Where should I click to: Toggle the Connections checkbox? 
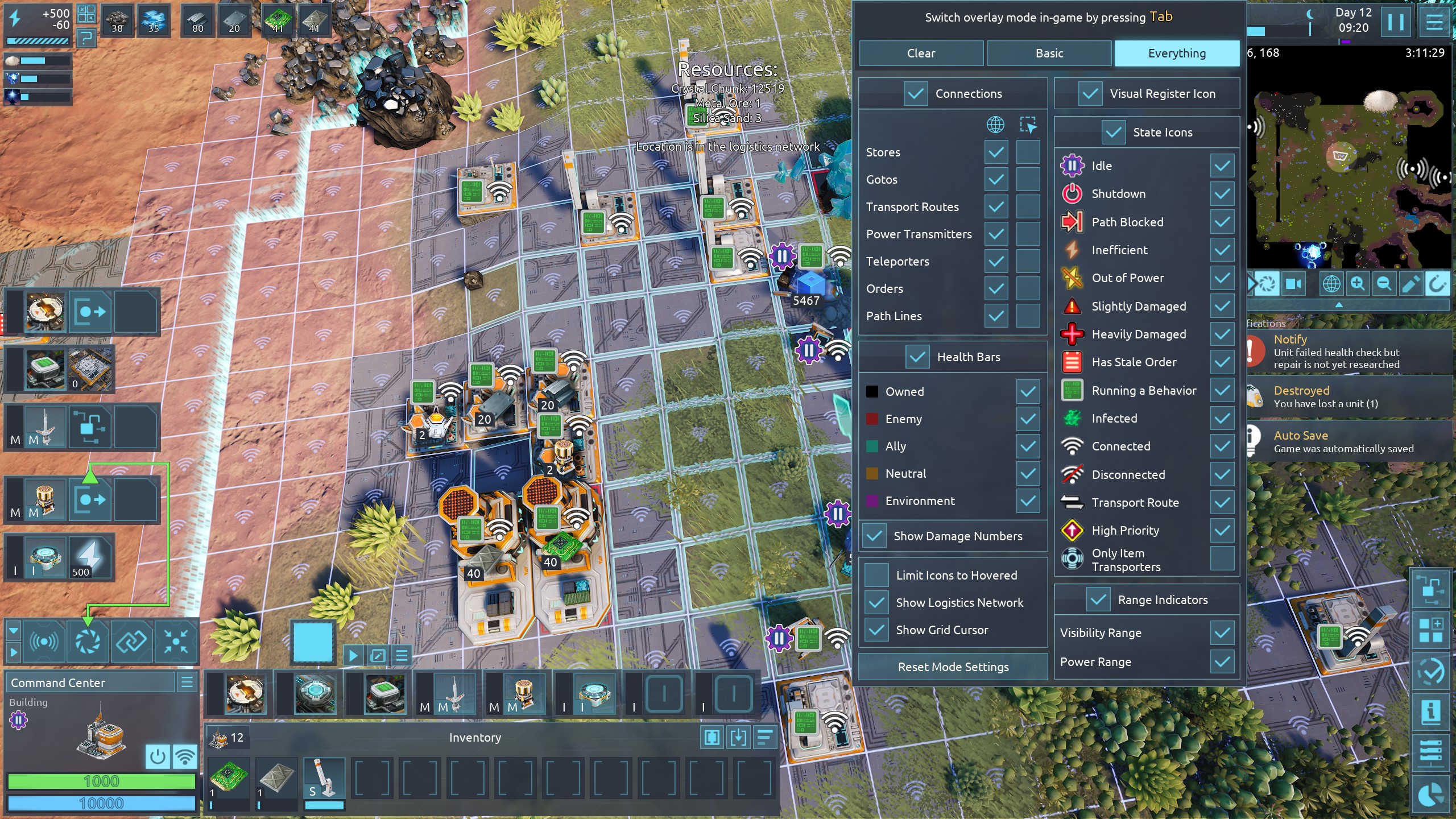916,94
